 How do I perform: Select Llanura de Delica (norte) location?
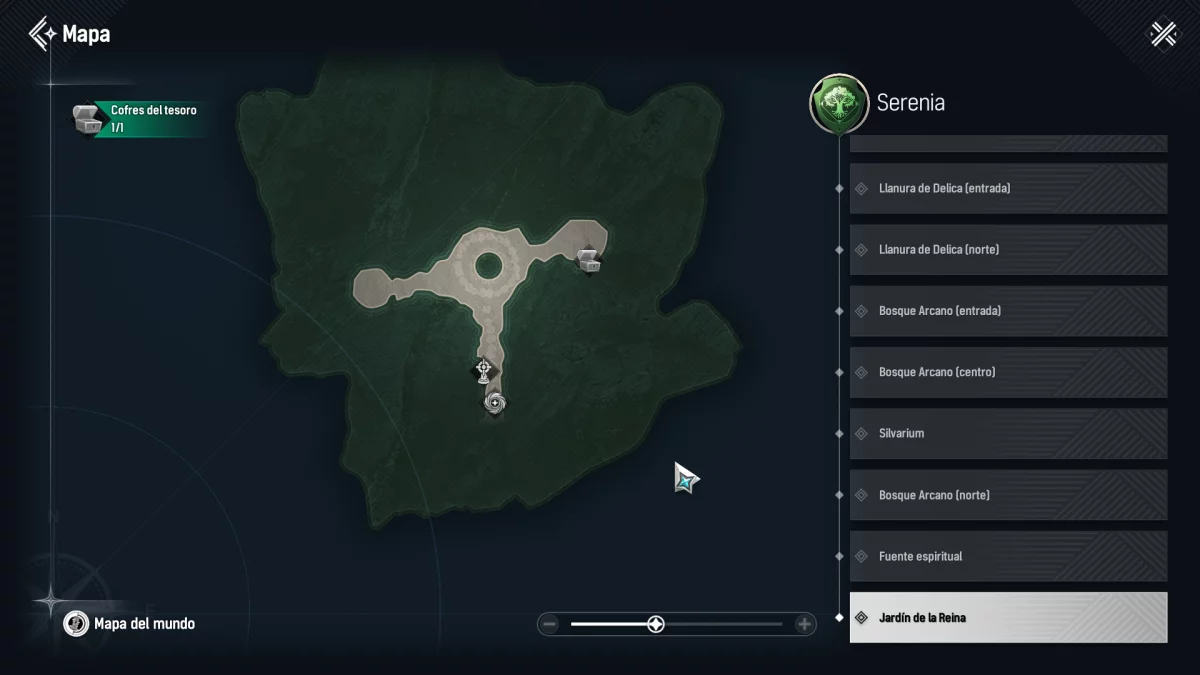pos(1008,249)
